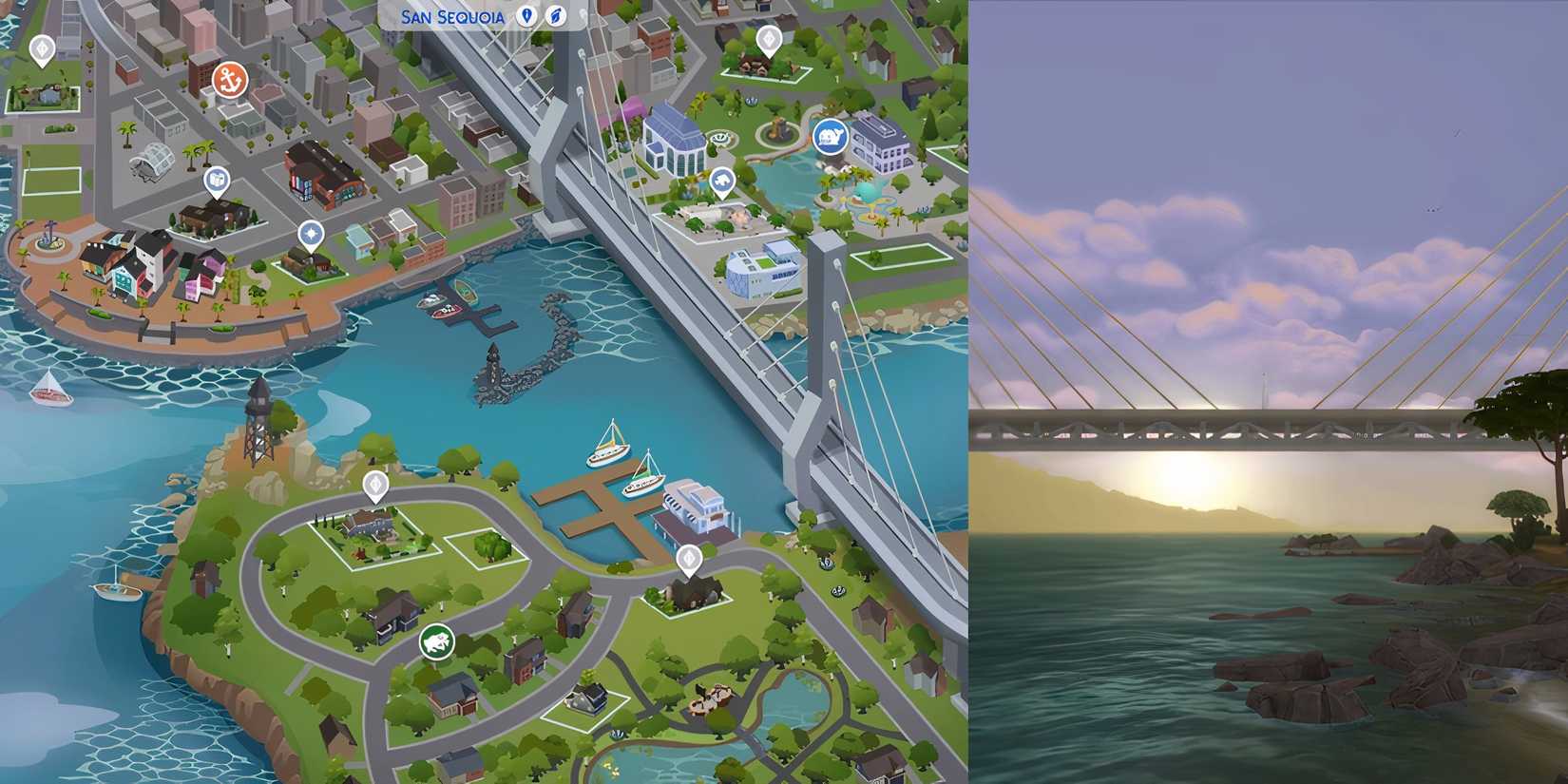Image resolution: width=1568 pixels, height=784 pixels.
Task: Select the blue whale landmark icon
Action: (832, 136)
